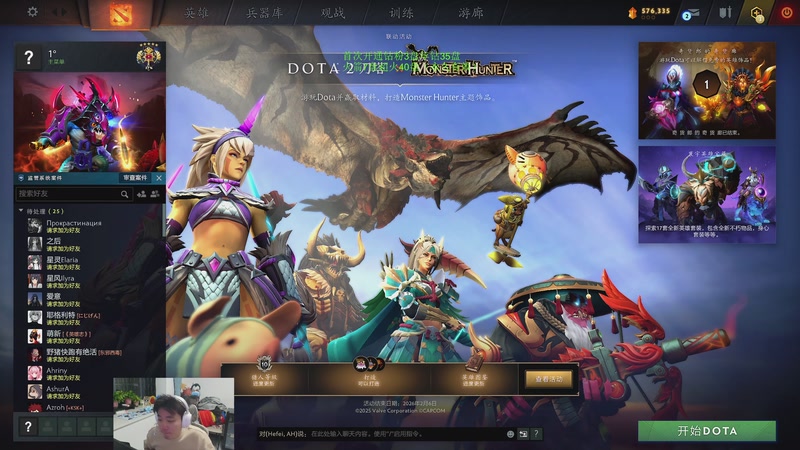
Task: Click the 审查案件 review case button
Action: 135,177
